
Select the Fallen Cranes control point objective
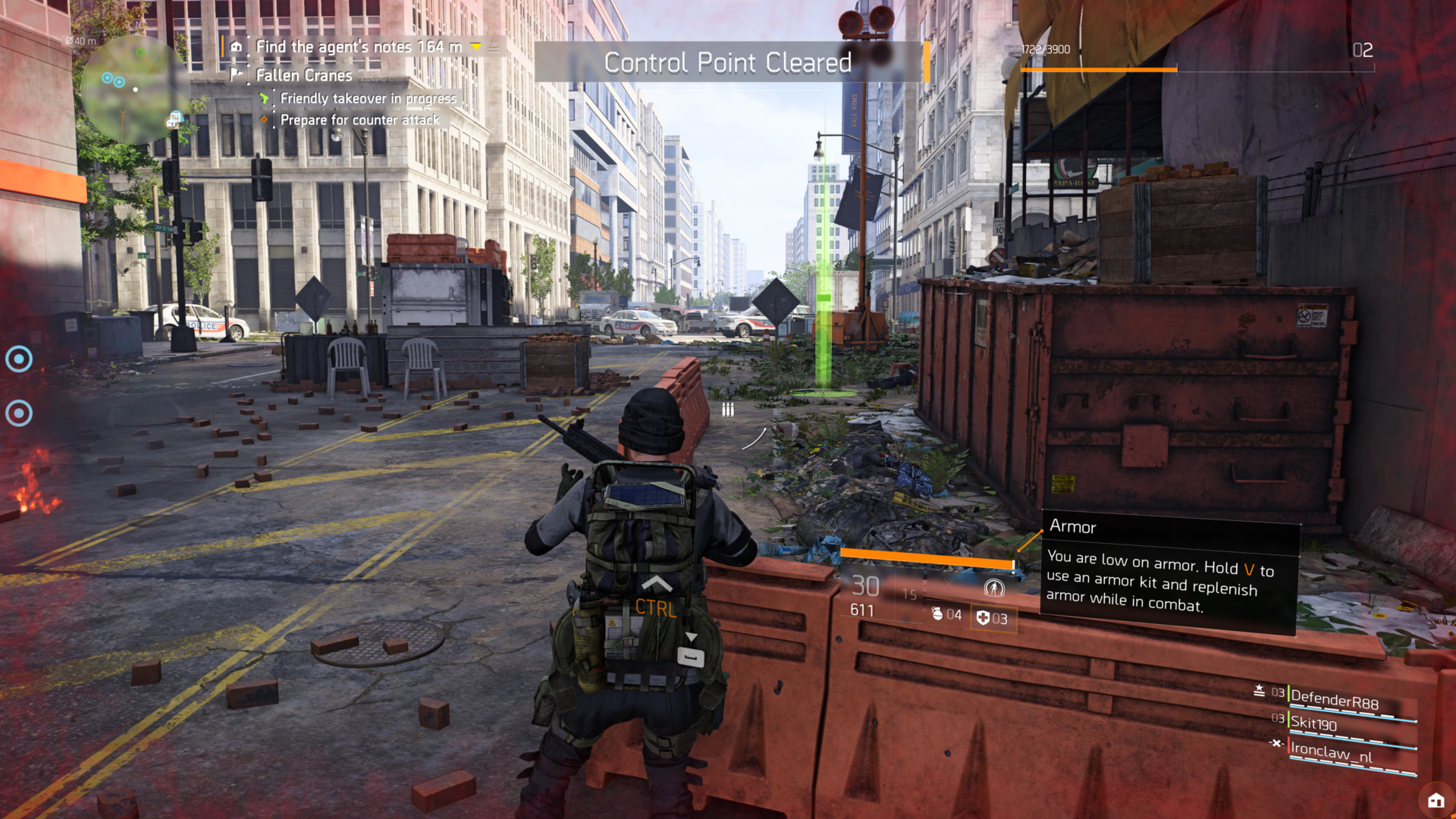[303, 75]
